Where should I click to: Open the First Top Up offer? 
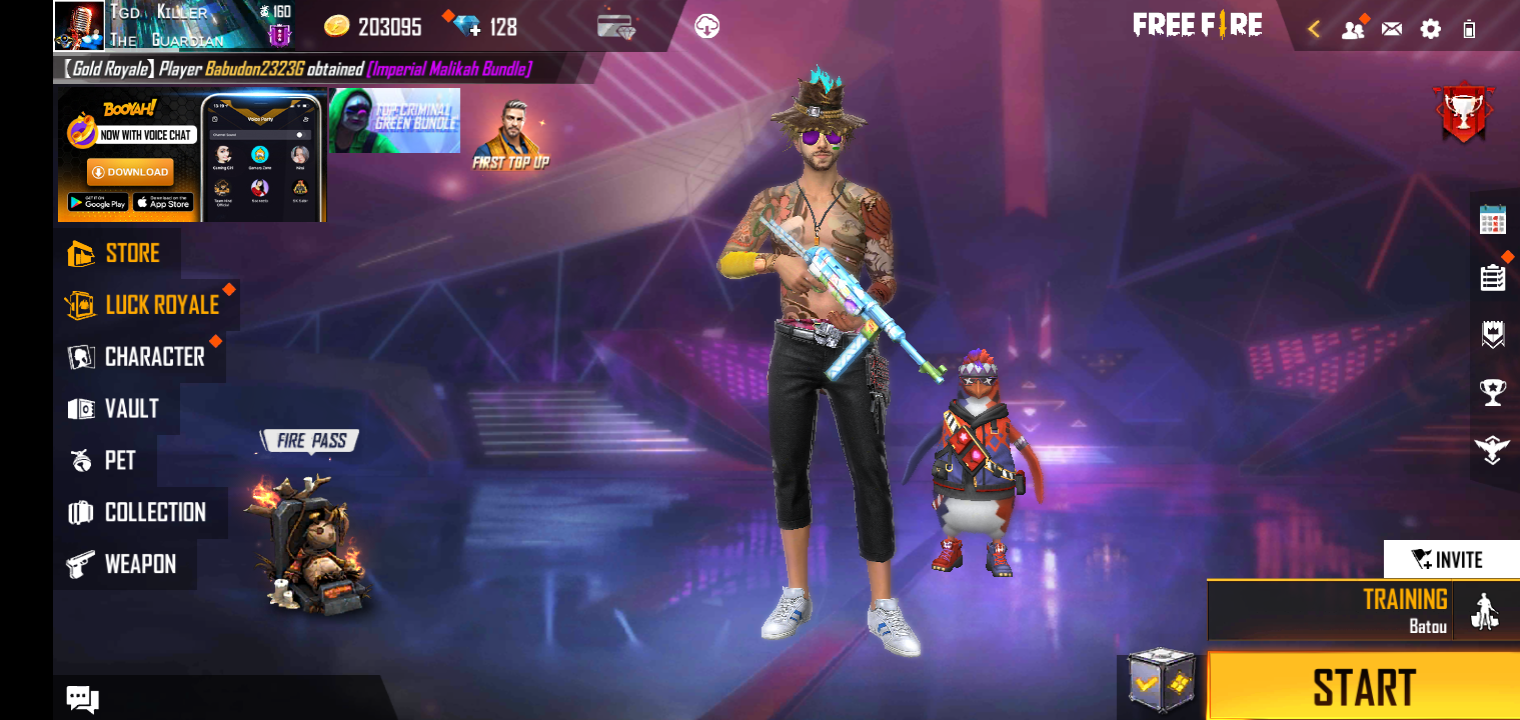[511, 135]
